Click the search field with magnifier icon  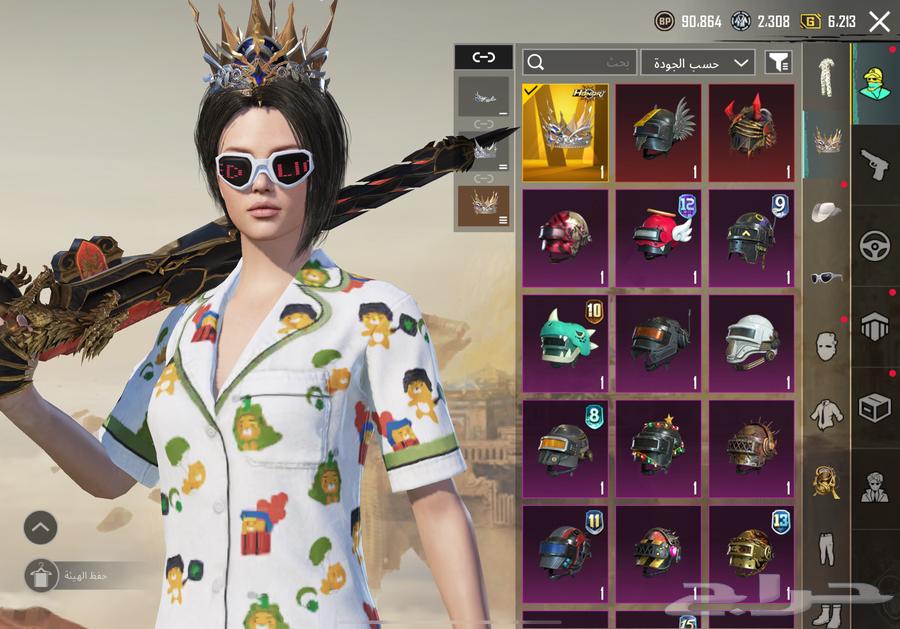tap(579, 62)
